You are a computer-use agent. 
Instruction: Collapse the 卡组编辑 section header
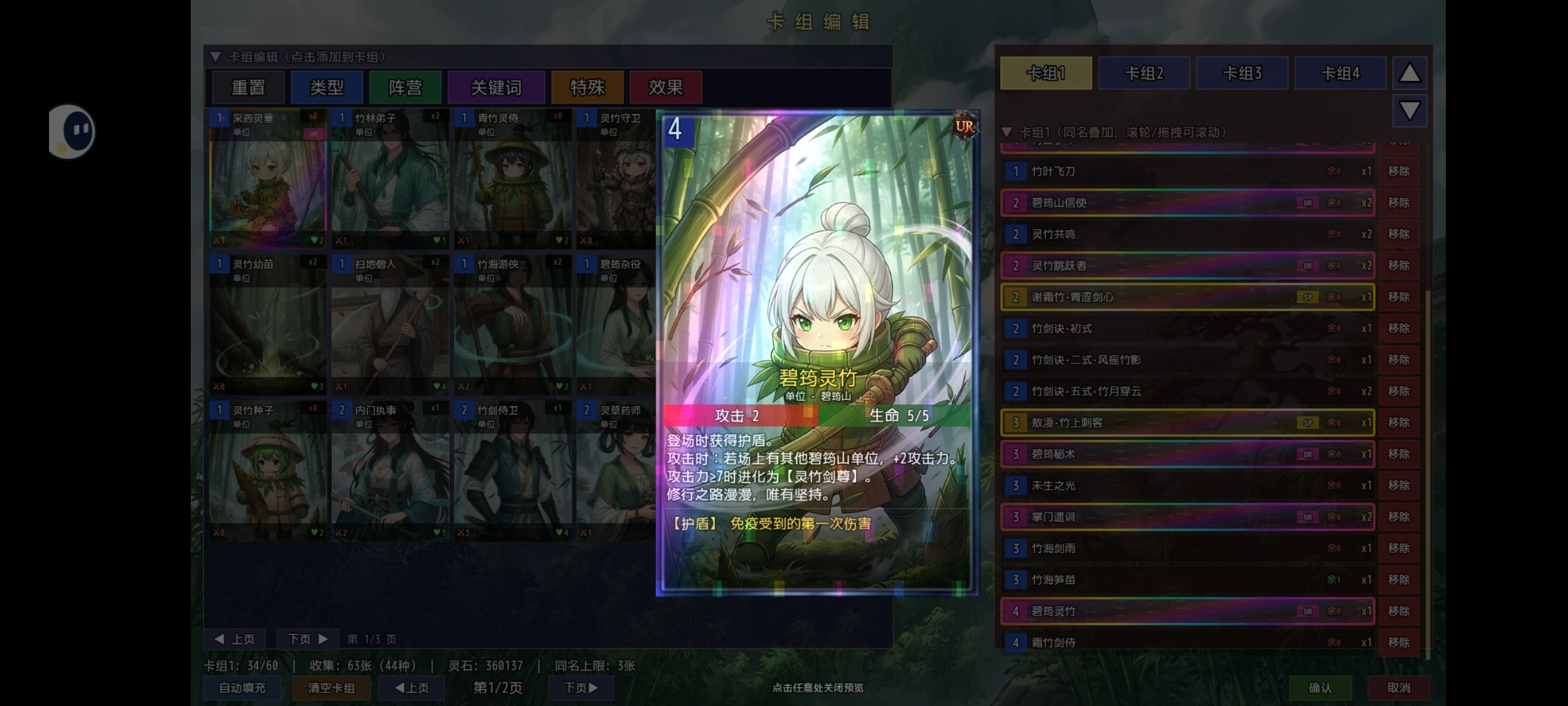(x=217, y=57)
